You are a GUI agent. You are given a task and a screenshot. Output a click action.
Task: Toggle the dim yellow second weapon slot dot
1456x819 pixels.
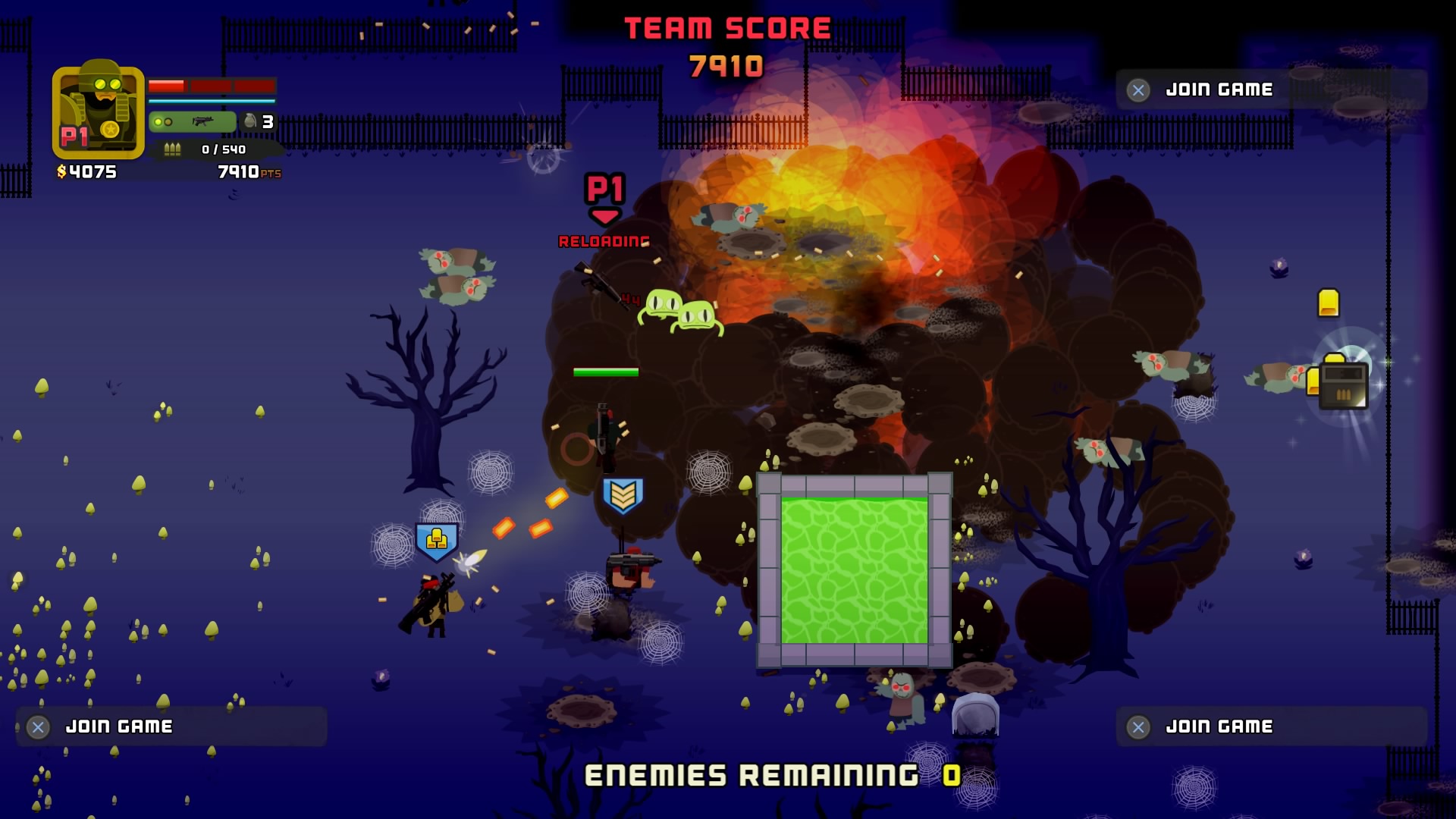[168, 121]
